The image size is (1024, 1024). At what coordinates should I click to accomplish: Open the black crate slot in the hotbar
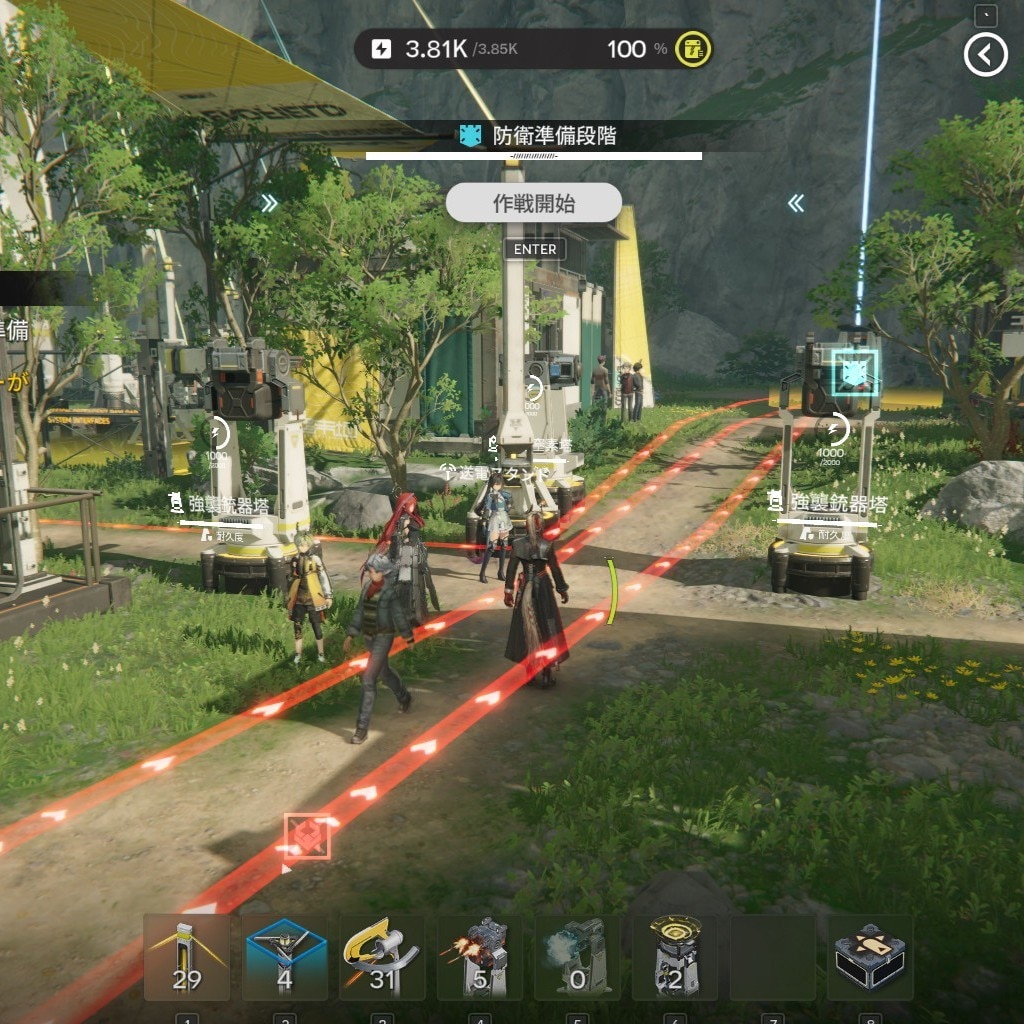pos(870,957)
